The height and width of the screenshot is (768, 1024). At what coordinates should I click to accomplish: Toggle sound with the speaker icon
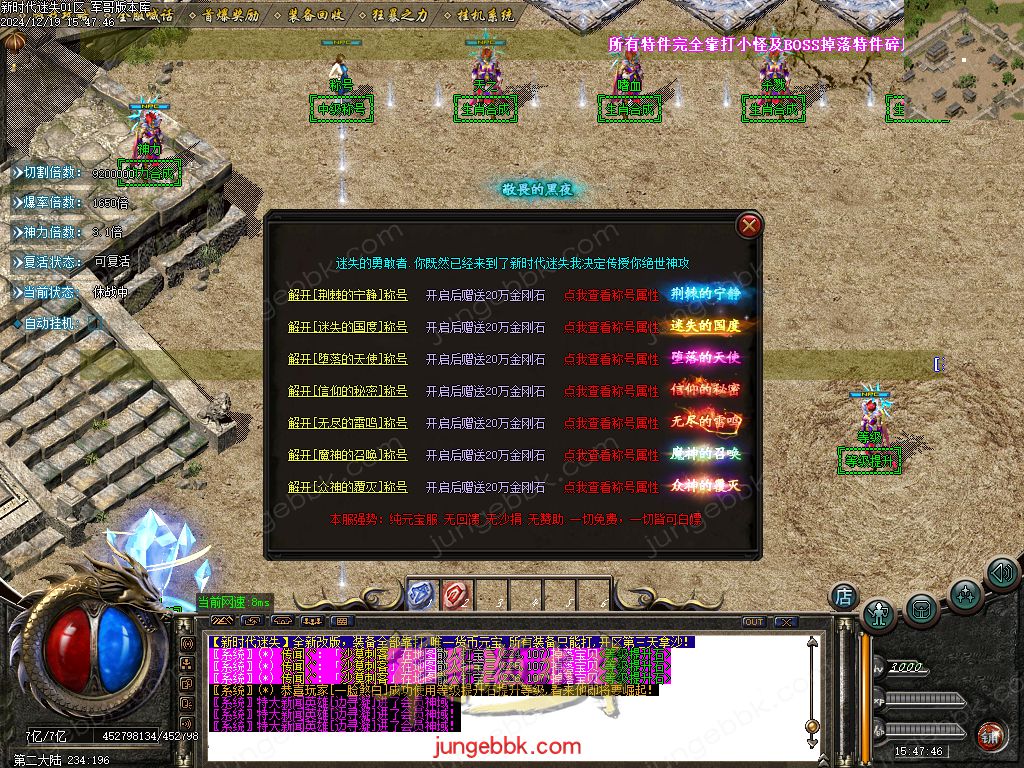coord(1001,574)
